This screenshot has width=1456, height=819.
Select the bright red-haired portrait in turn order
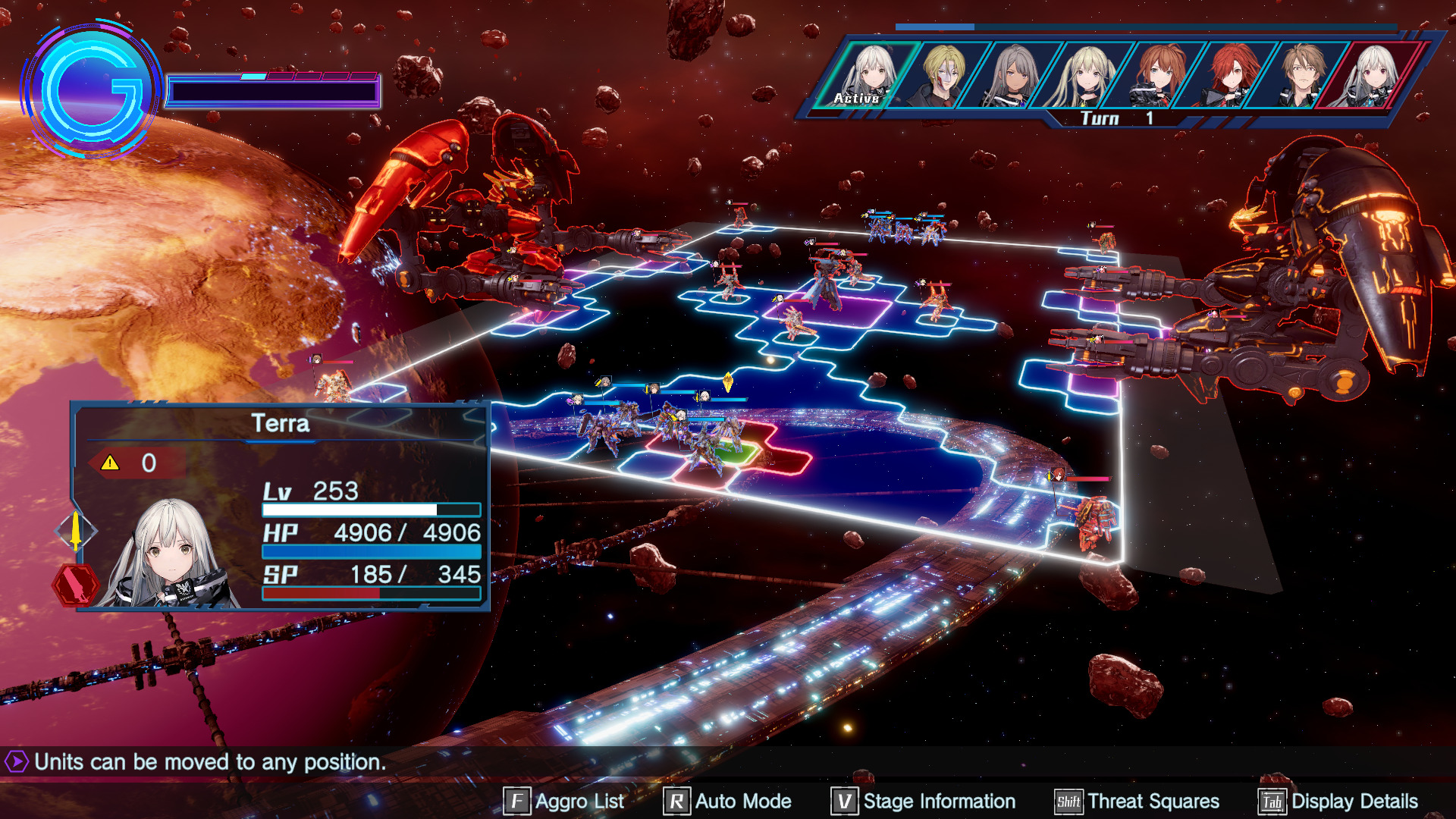coord(1230,76)
